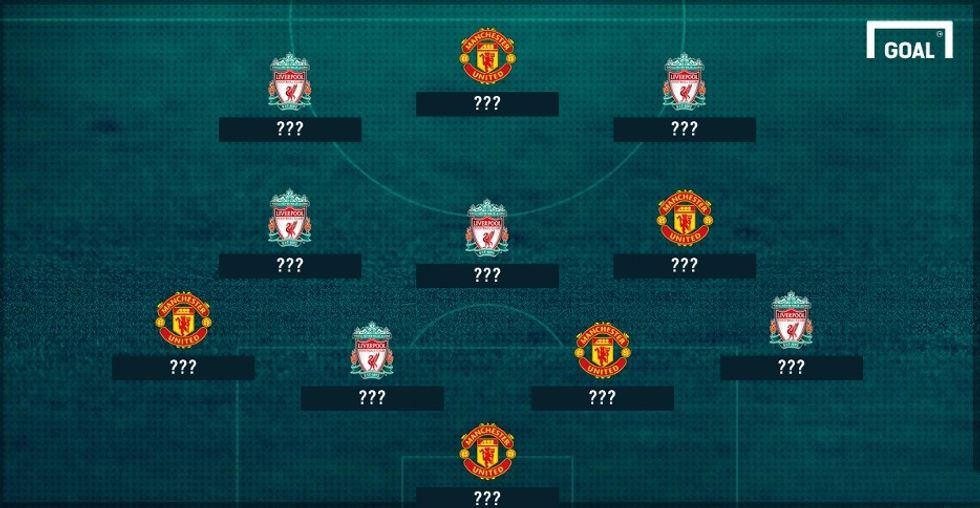Pick the right winger's Liverpool crest
The image size is (980, 508).
click(684, 81)
